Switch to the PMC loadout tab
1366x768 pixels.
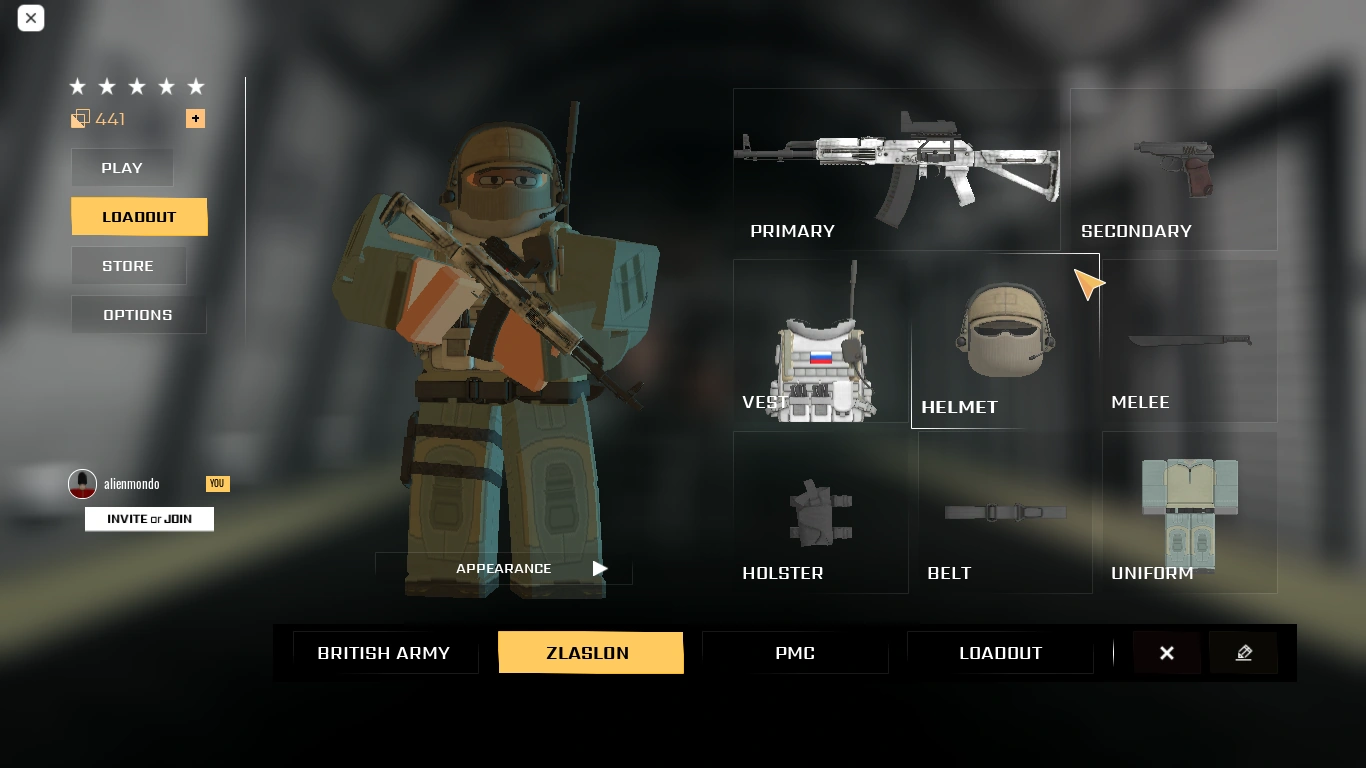pyautogui.click(x=795, y=652)
